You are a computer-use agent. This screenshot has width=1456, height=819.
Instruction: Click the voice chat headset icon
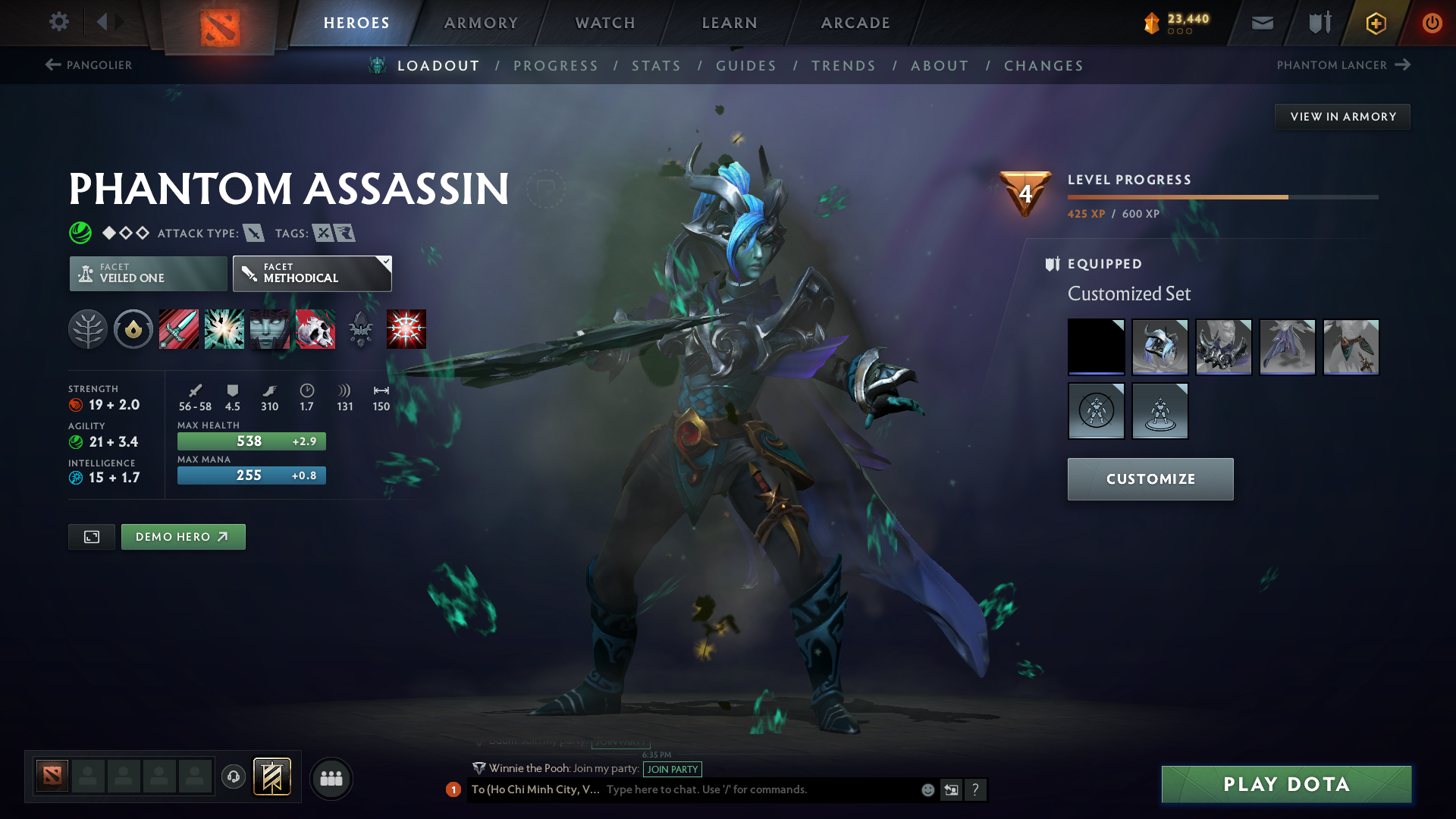tap(233, 777)
